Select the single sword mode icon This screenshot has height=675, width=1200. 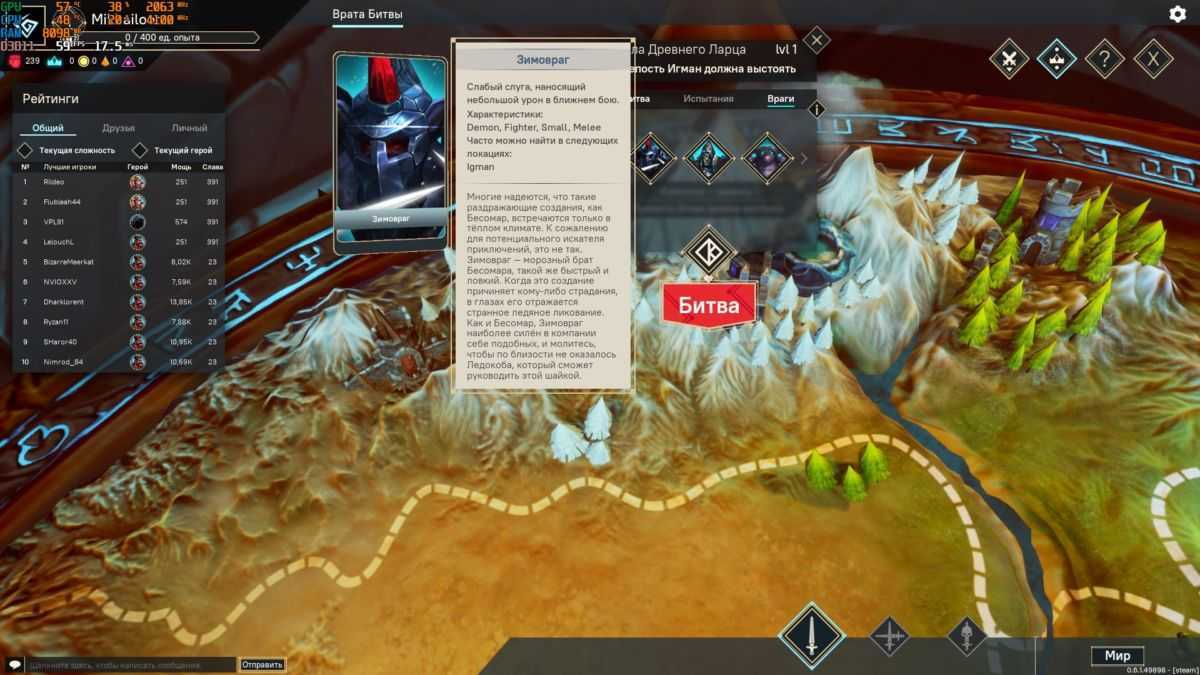(x=812, y=636)
